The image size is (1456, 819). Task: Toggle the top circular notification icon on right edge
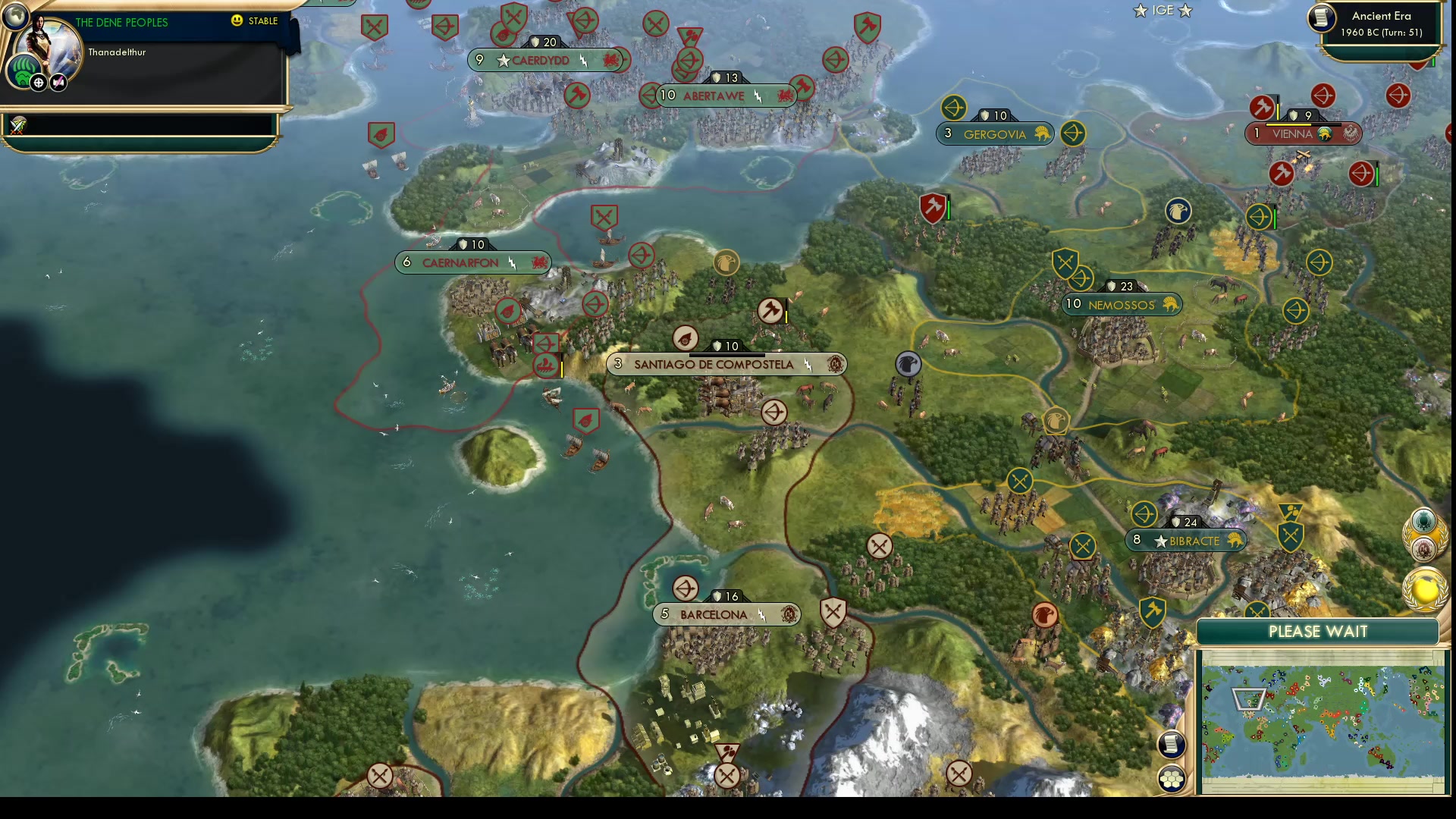tap(1423, 520)
